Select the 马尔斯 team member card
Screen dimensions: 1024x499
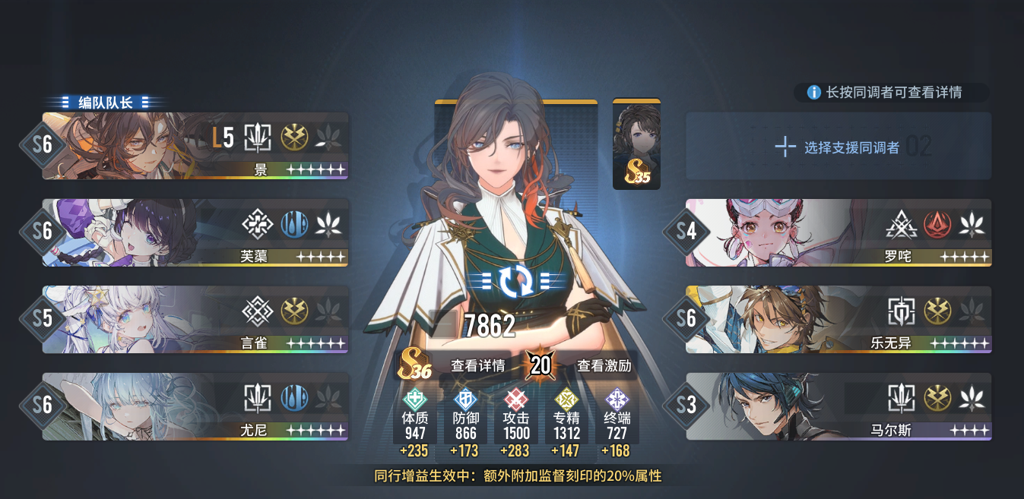[838, 407]
